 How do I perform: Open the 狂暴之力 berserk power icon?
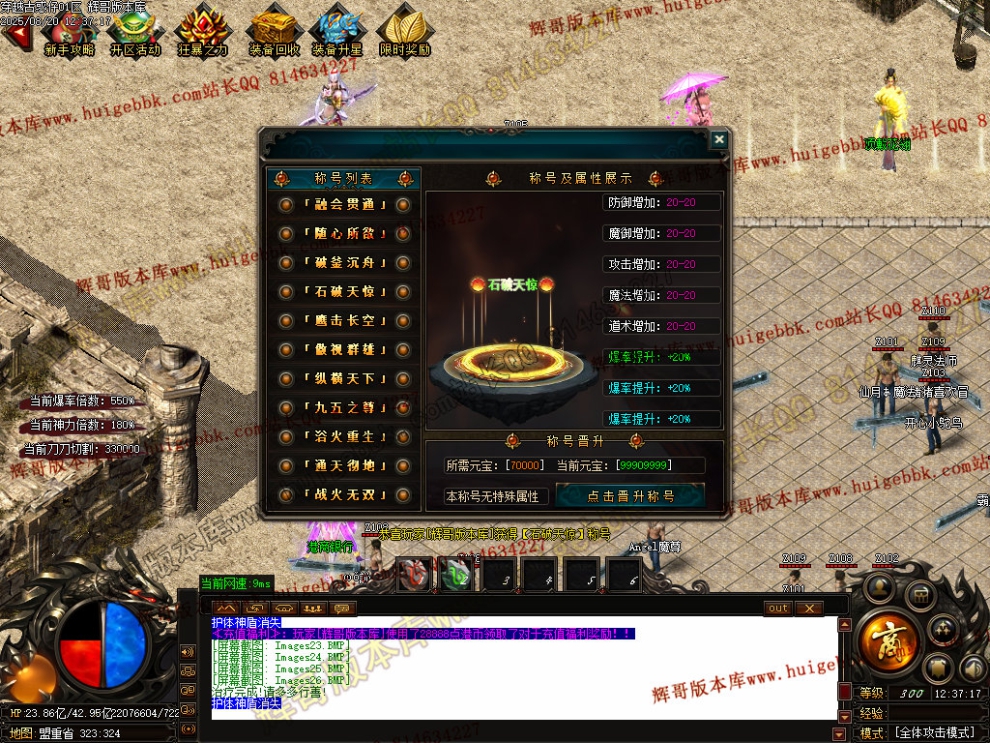pyautogui.click(x=203, y=32)
